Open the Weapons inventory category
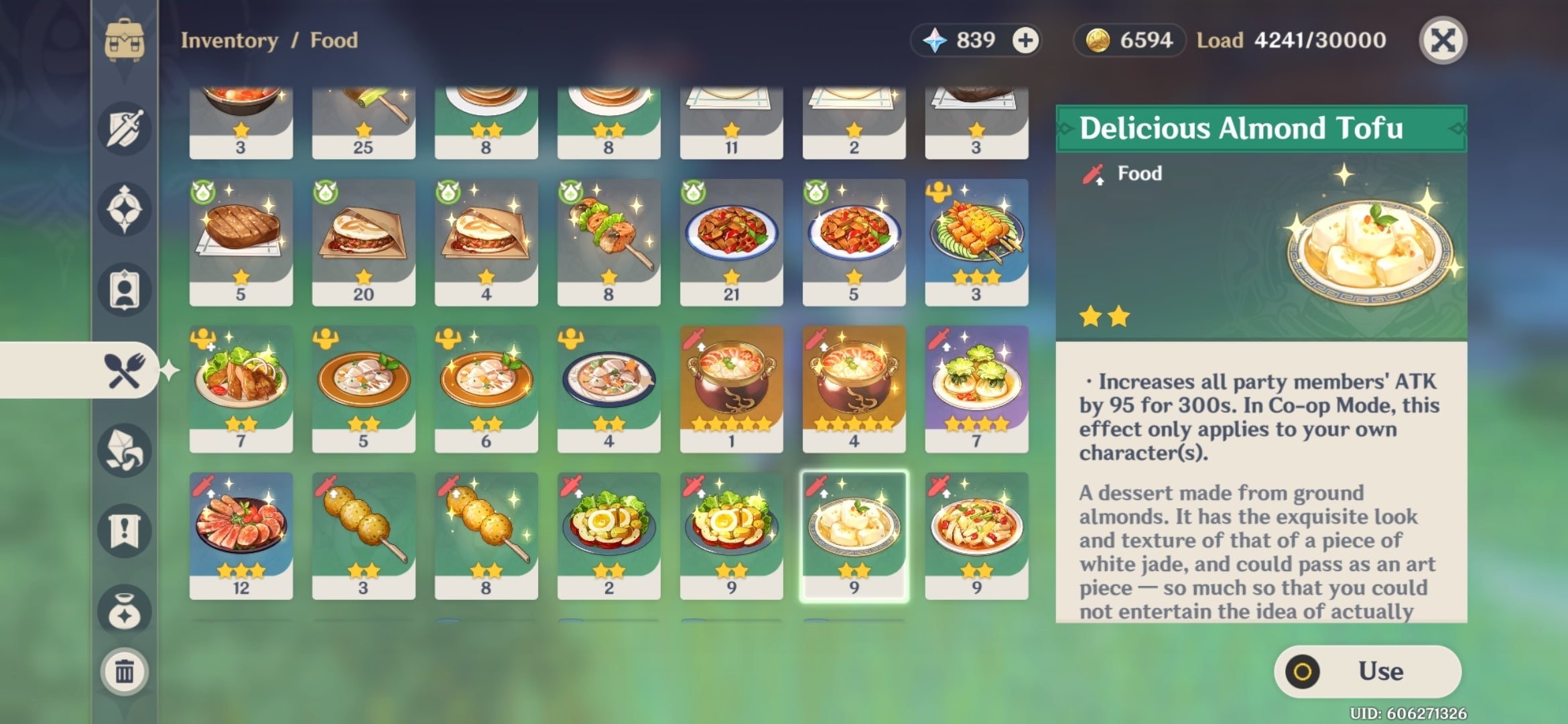1568x724 pixels. tap(124, 127)
